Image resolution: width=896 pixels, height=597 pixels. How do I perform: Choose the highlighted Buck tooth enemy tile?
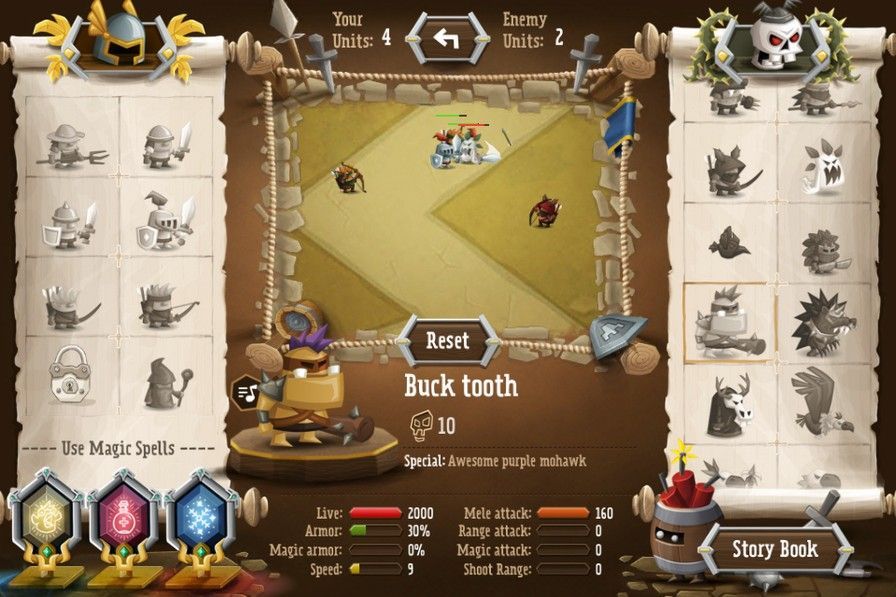(x=729, y=322)
